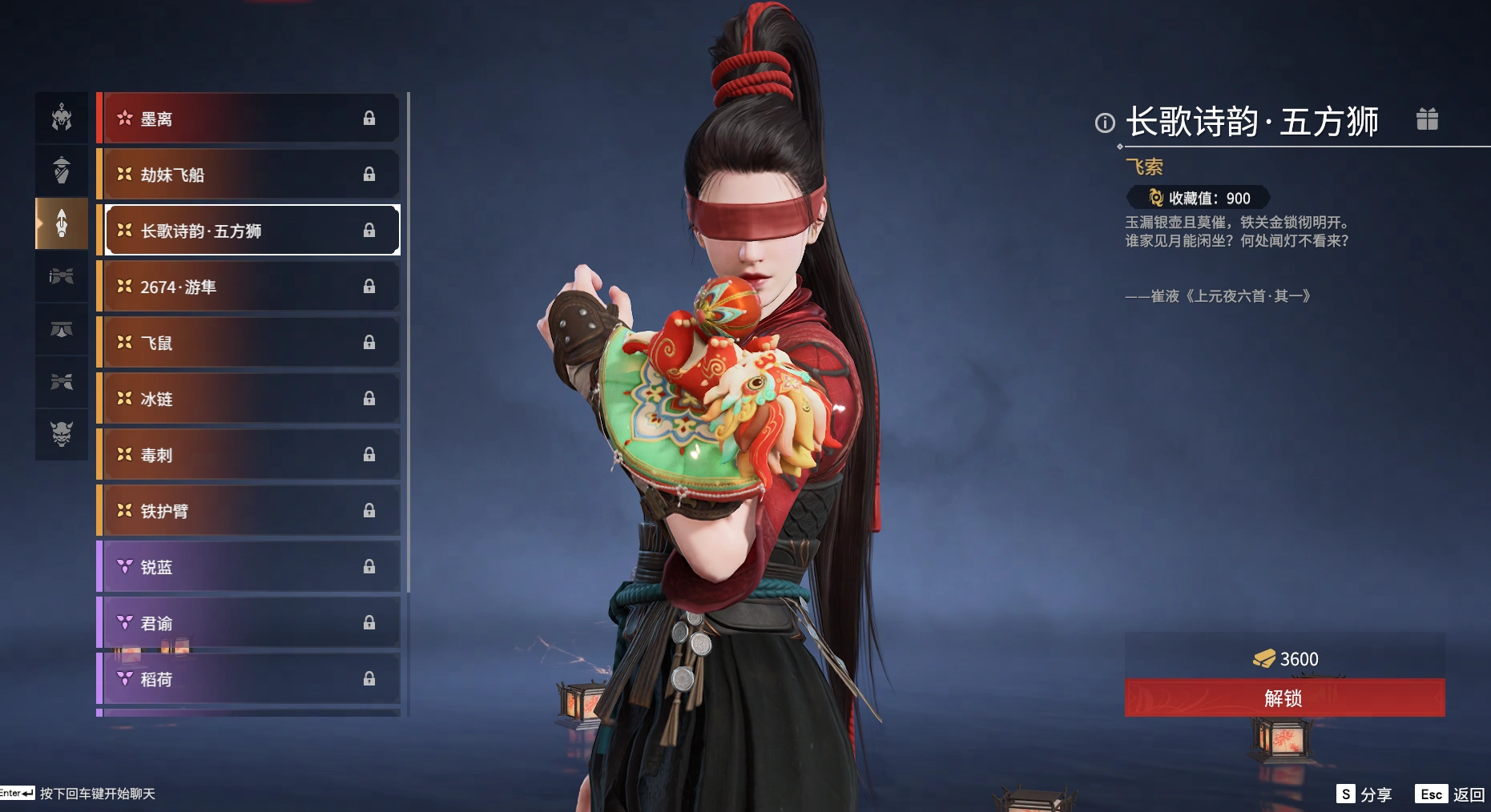1491x812 pixels.
Task: Pick the 飞鼠 skin entry
Action: coord(250,343)
